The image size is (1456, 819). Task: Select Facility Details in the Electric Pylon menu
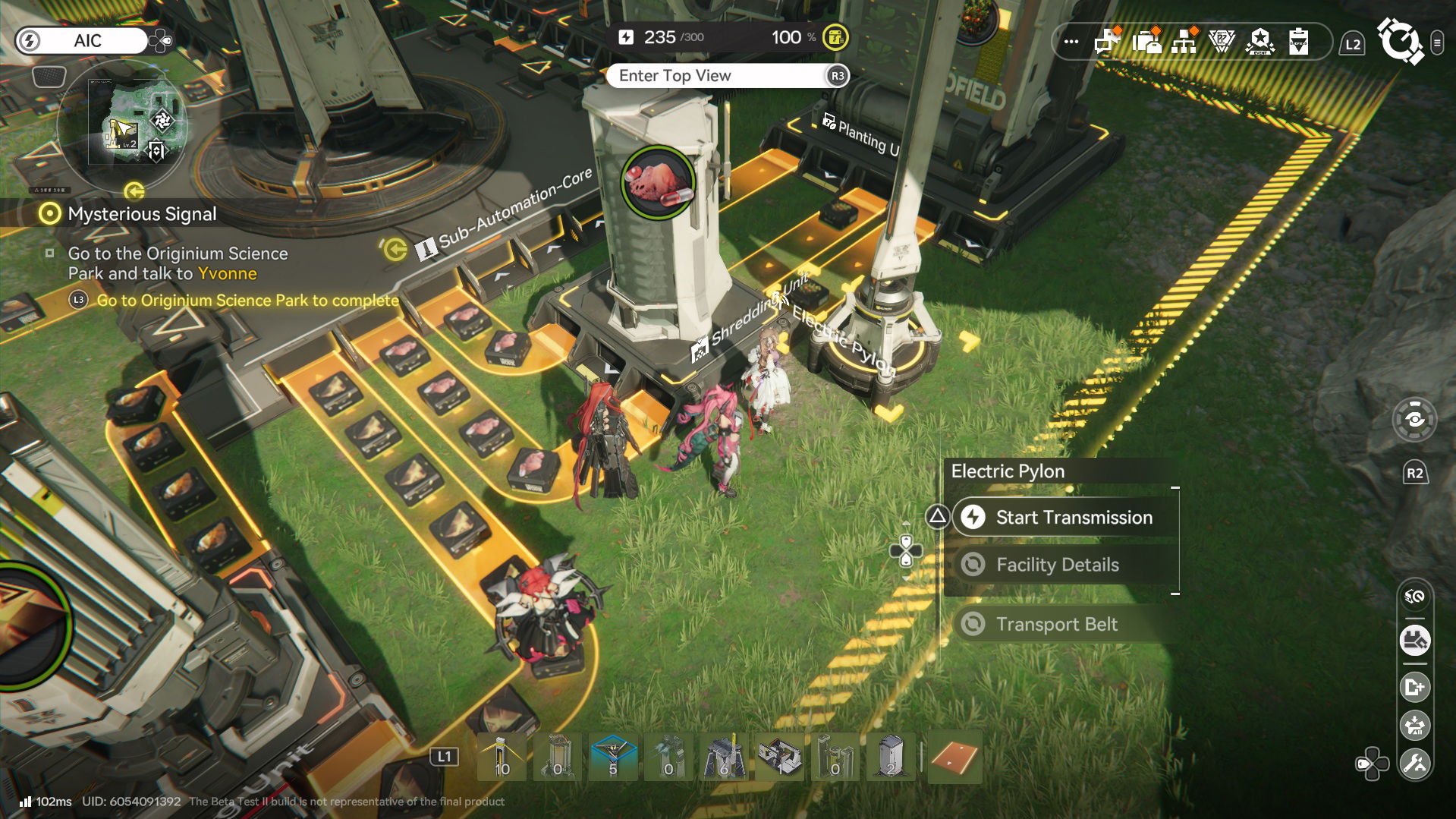pos(1058,565)
